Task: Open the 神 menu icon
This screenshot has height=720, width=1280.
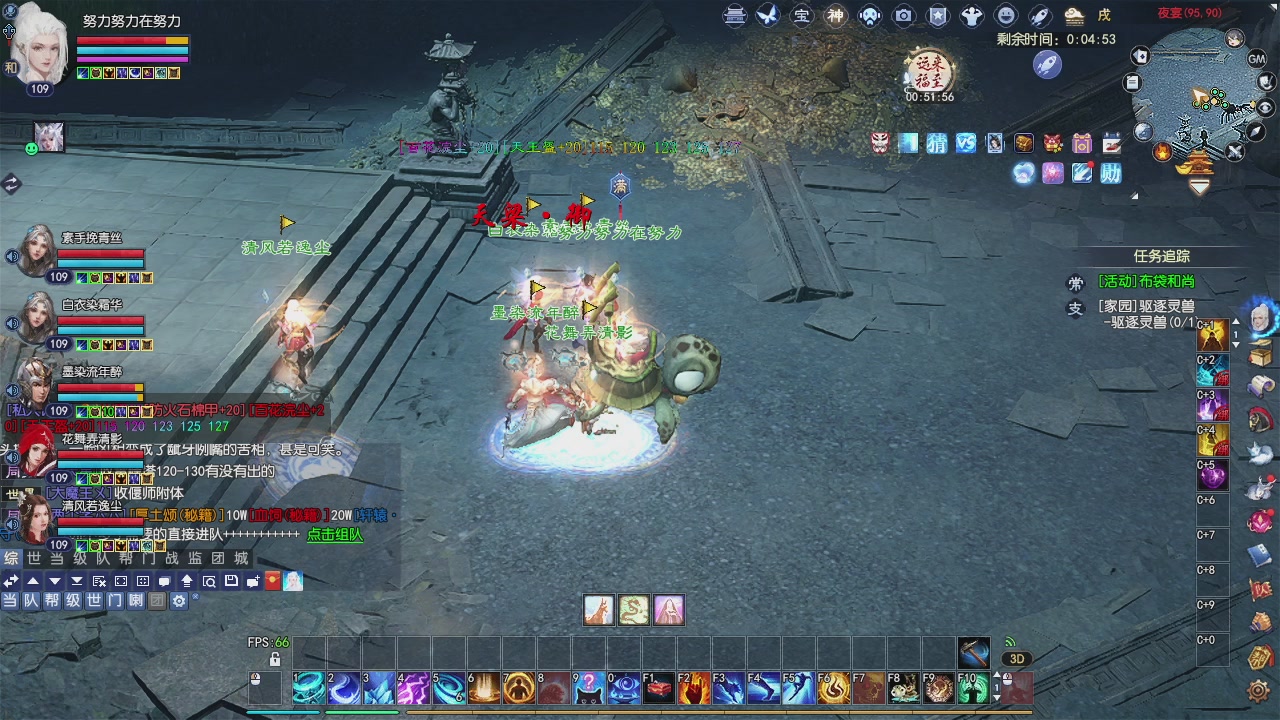Action: click(x=836, y=16)
